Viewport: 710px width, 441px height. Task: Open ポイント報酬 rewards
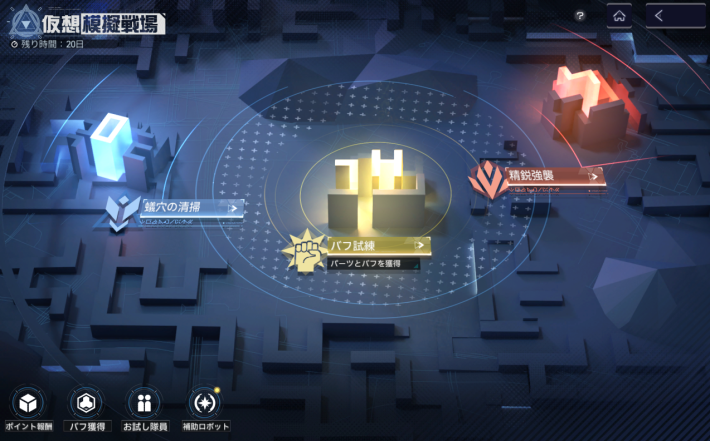click(x=27, y=404)
